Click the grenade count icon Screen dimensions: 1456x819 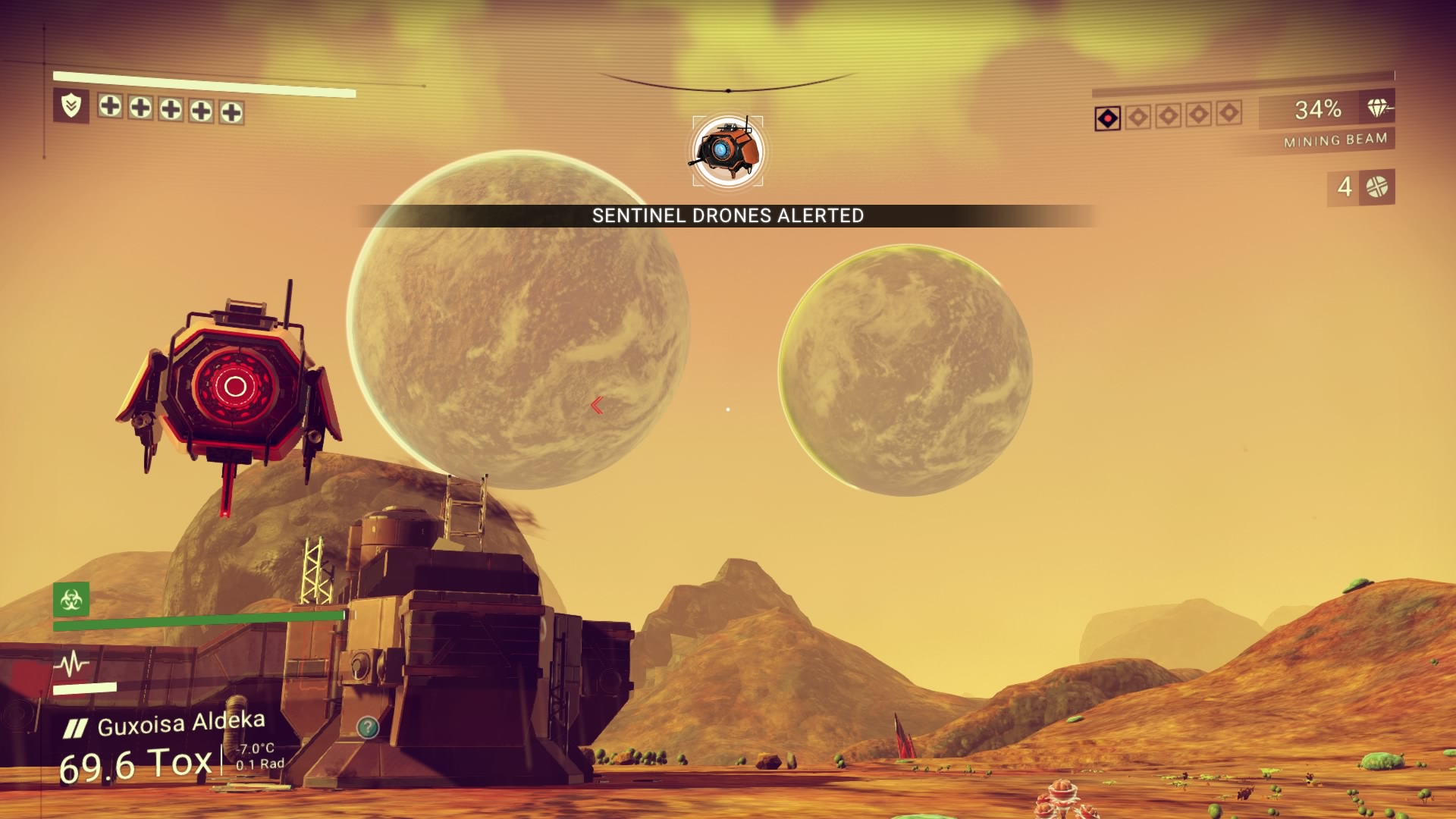coord(1376,187)
